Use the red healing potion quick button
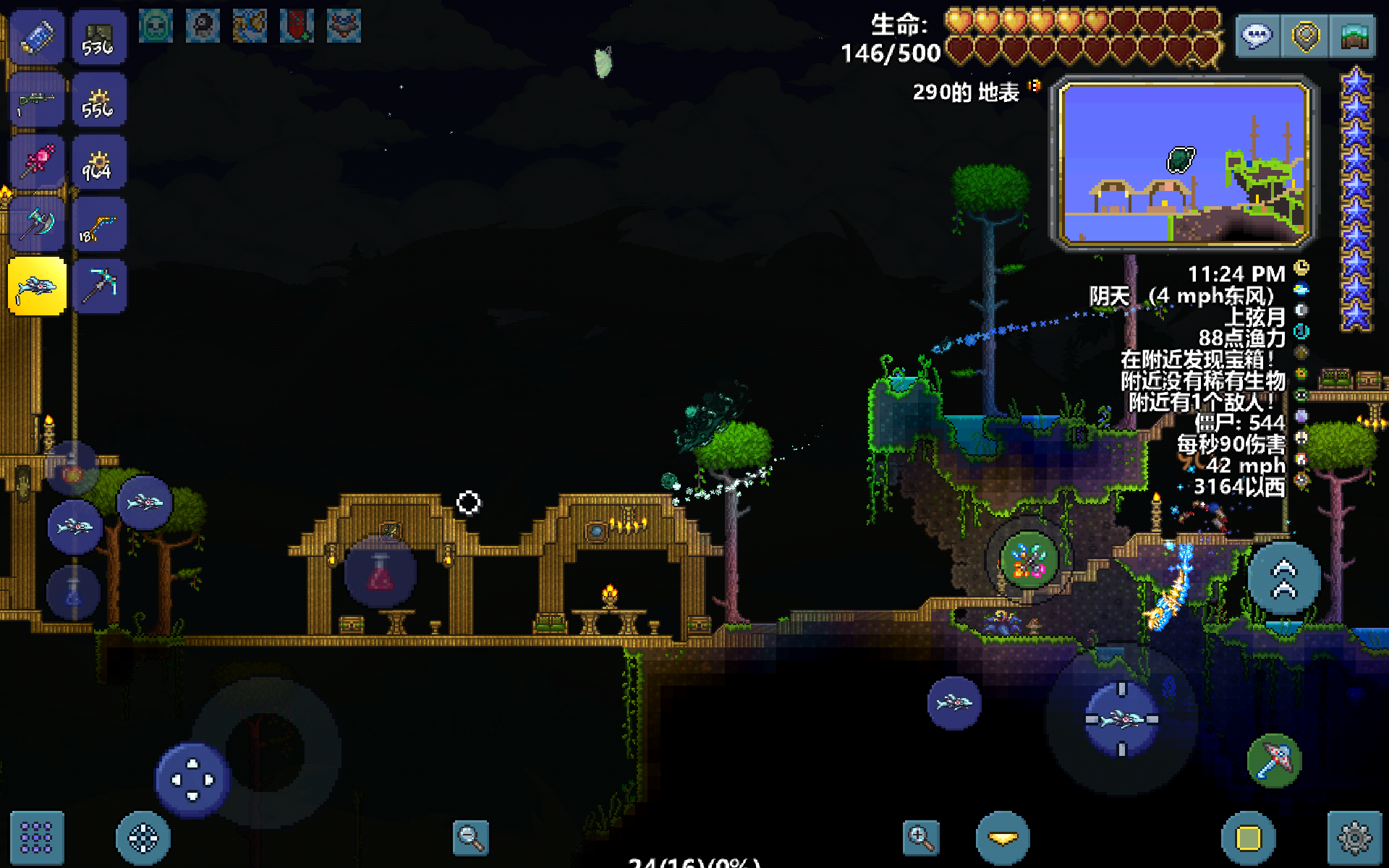 click(381, 573)
